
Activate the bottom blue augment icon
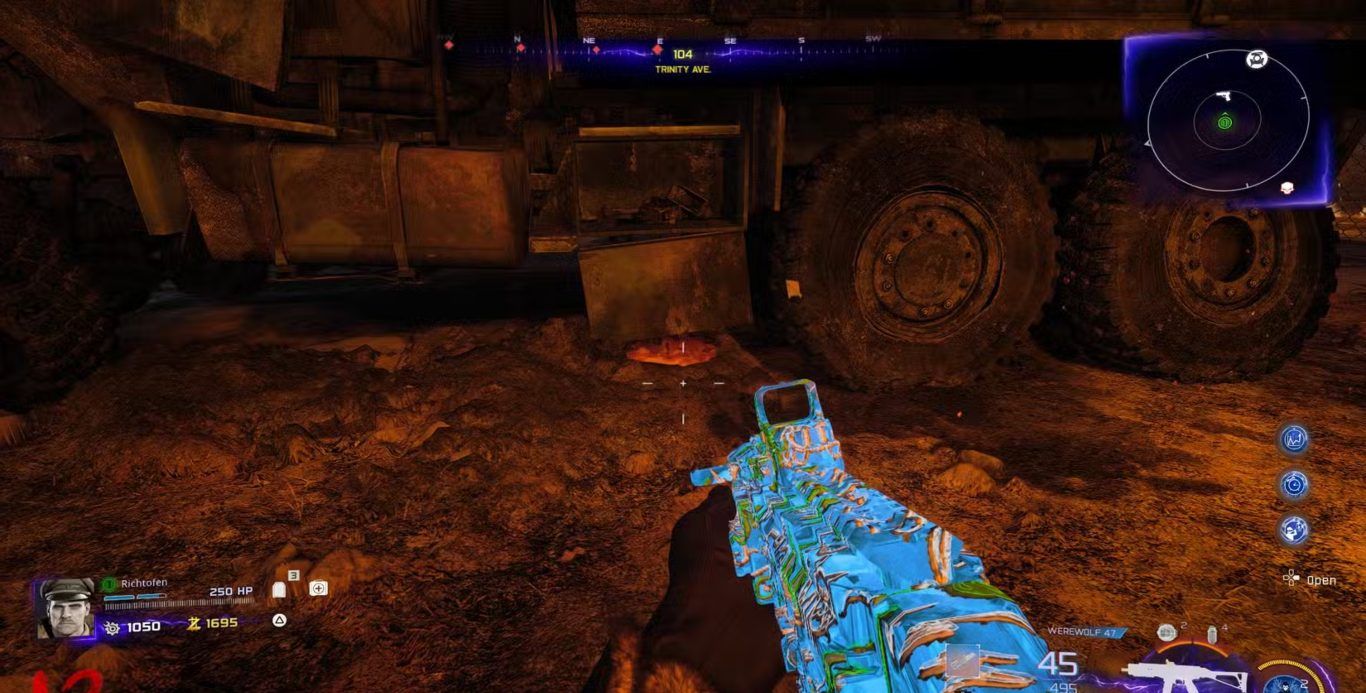(x=1294, y=529)
